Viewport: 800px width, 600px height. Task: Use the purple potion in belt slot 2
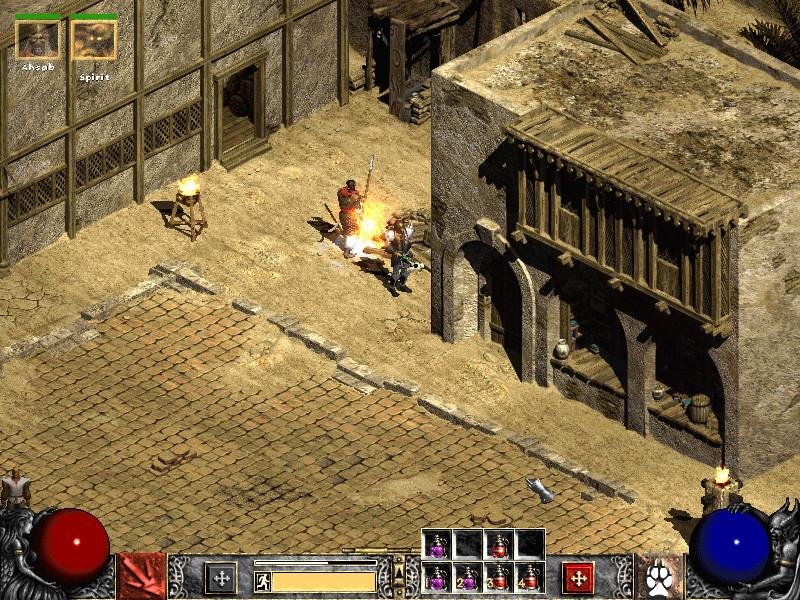(468, 578)
